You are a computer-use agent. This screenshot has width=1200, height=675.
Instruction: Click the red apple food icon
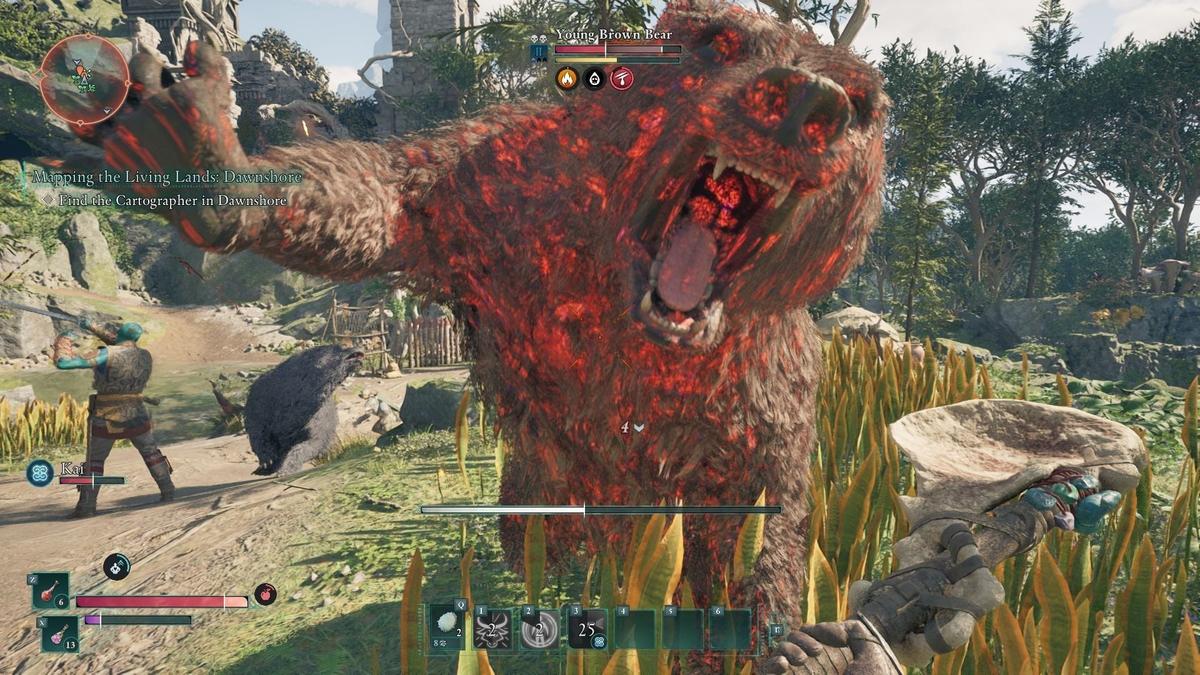(x=265, y=594)
